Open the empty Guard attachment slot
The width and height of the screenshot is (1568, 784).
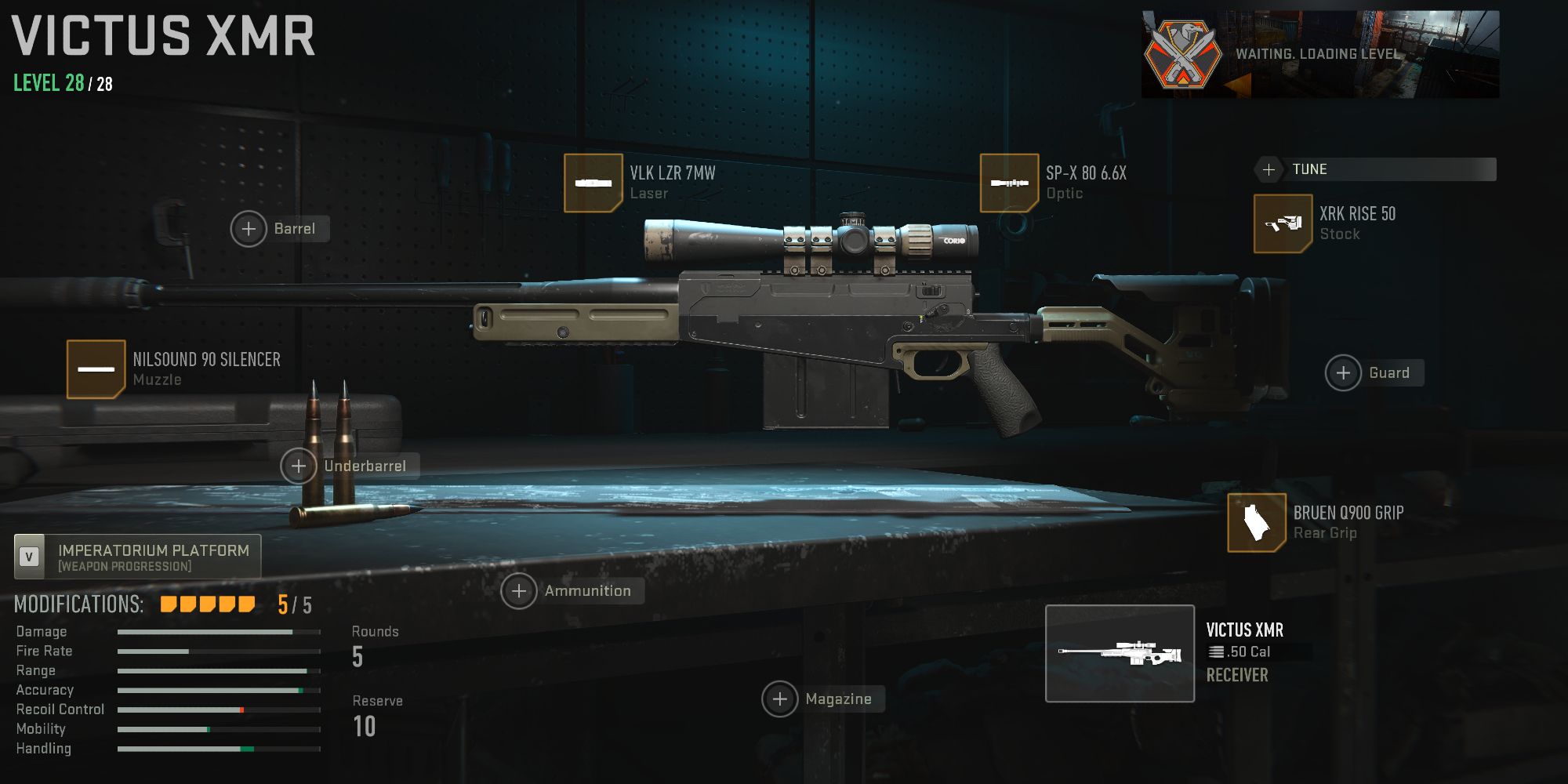pyautogui.click(x=1344, y=372)
